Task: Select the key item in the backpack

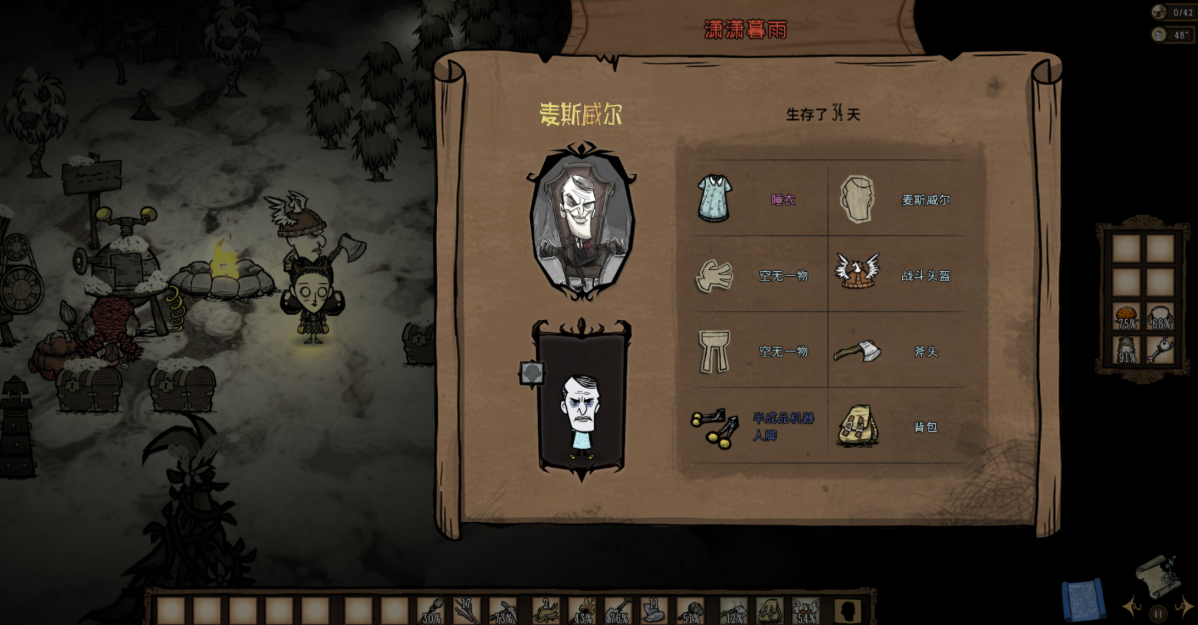Action: 1160,350
